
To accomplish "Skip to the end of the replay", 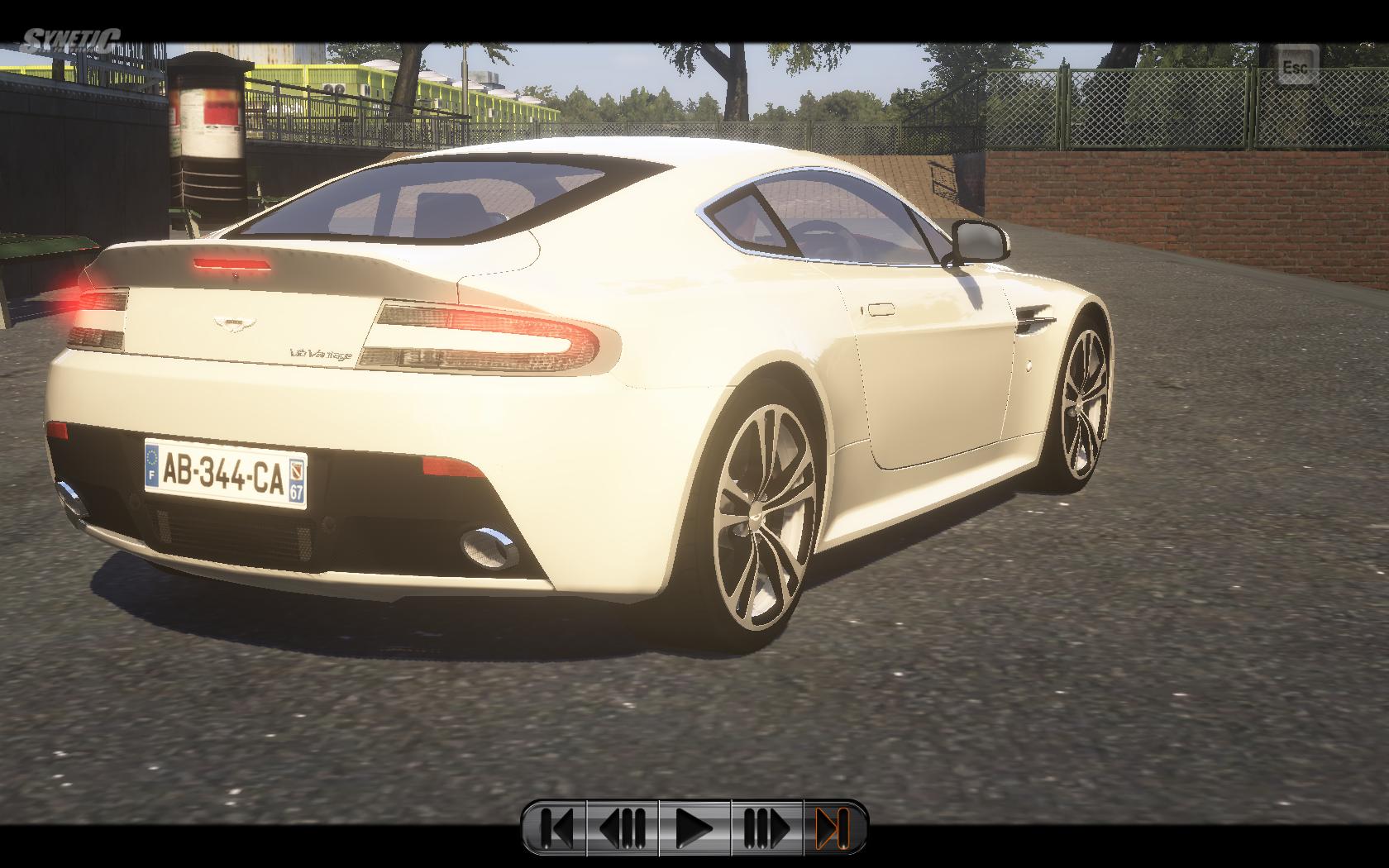I will [833, 827].
